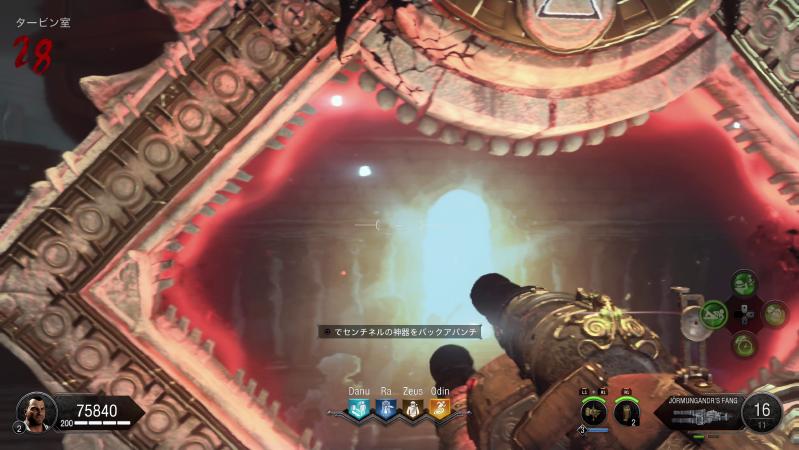Select the Odin perk icon
The width and height of the screenshot is (799, 450).
tap(439, 408)
